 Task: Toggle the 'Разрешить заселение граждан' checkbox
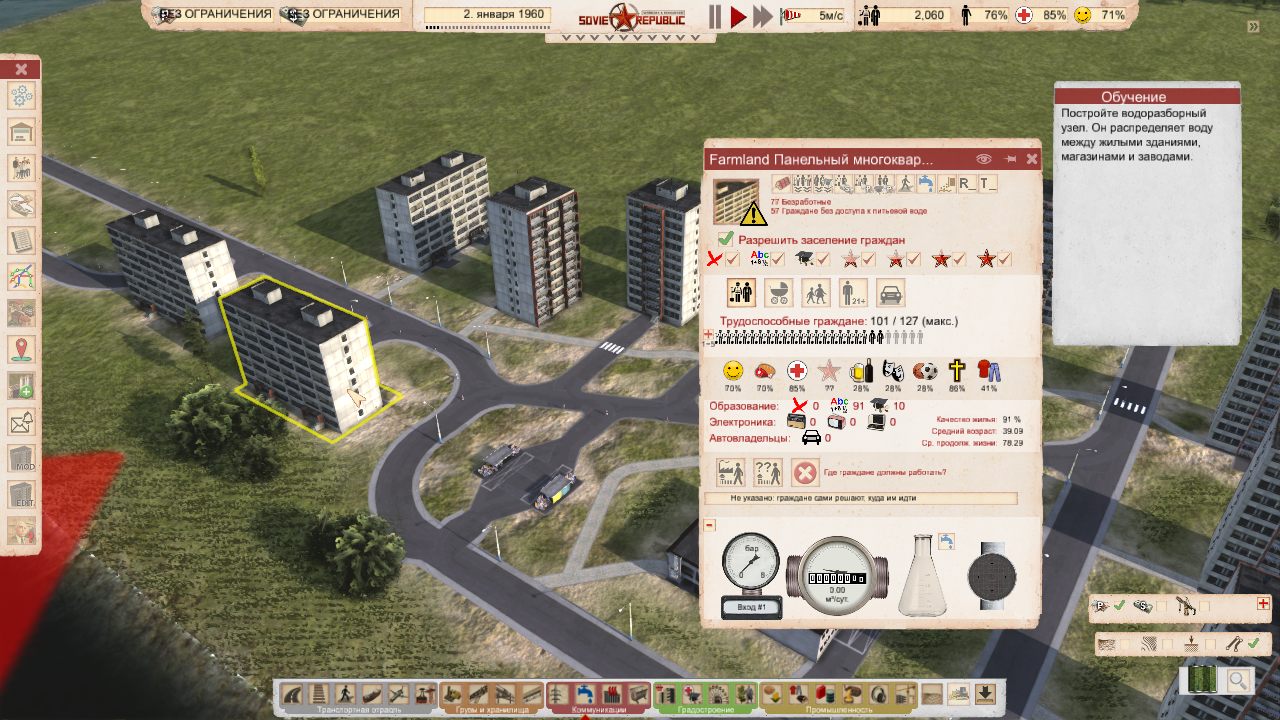(726, 240)
